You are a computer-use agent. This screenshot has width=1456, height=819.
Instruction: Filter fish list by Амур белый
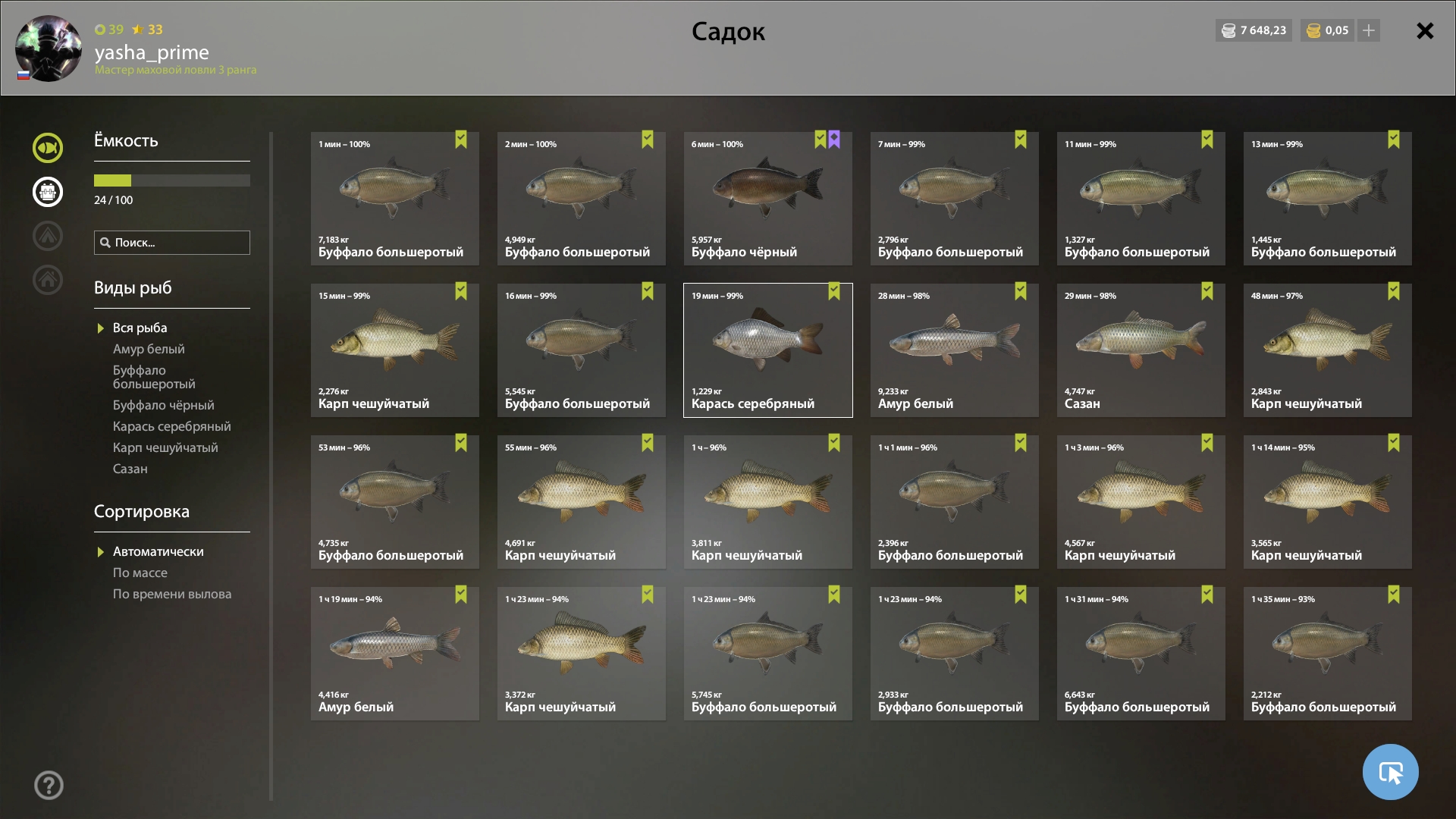tap(149, 349)
